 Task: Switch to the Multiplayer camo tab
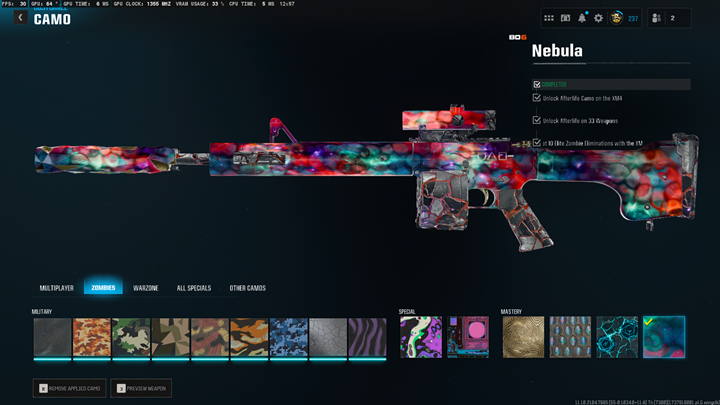click(57, 288)
